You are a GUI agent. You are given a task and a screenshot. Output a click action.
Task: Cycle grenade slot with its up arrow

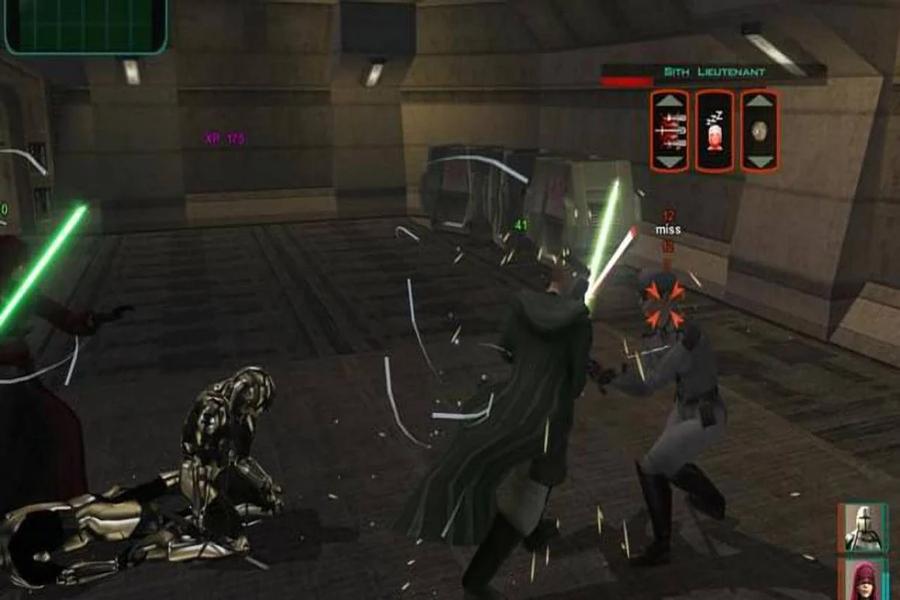(x=760, y=101)
